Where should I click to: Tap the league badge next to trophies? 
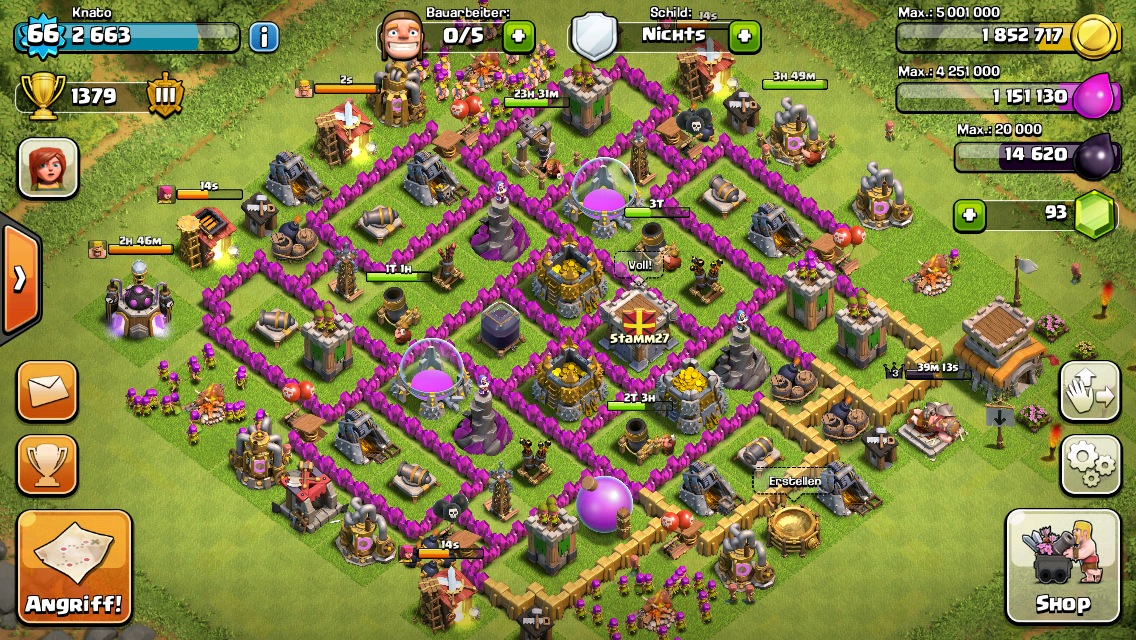pos(165,97)
